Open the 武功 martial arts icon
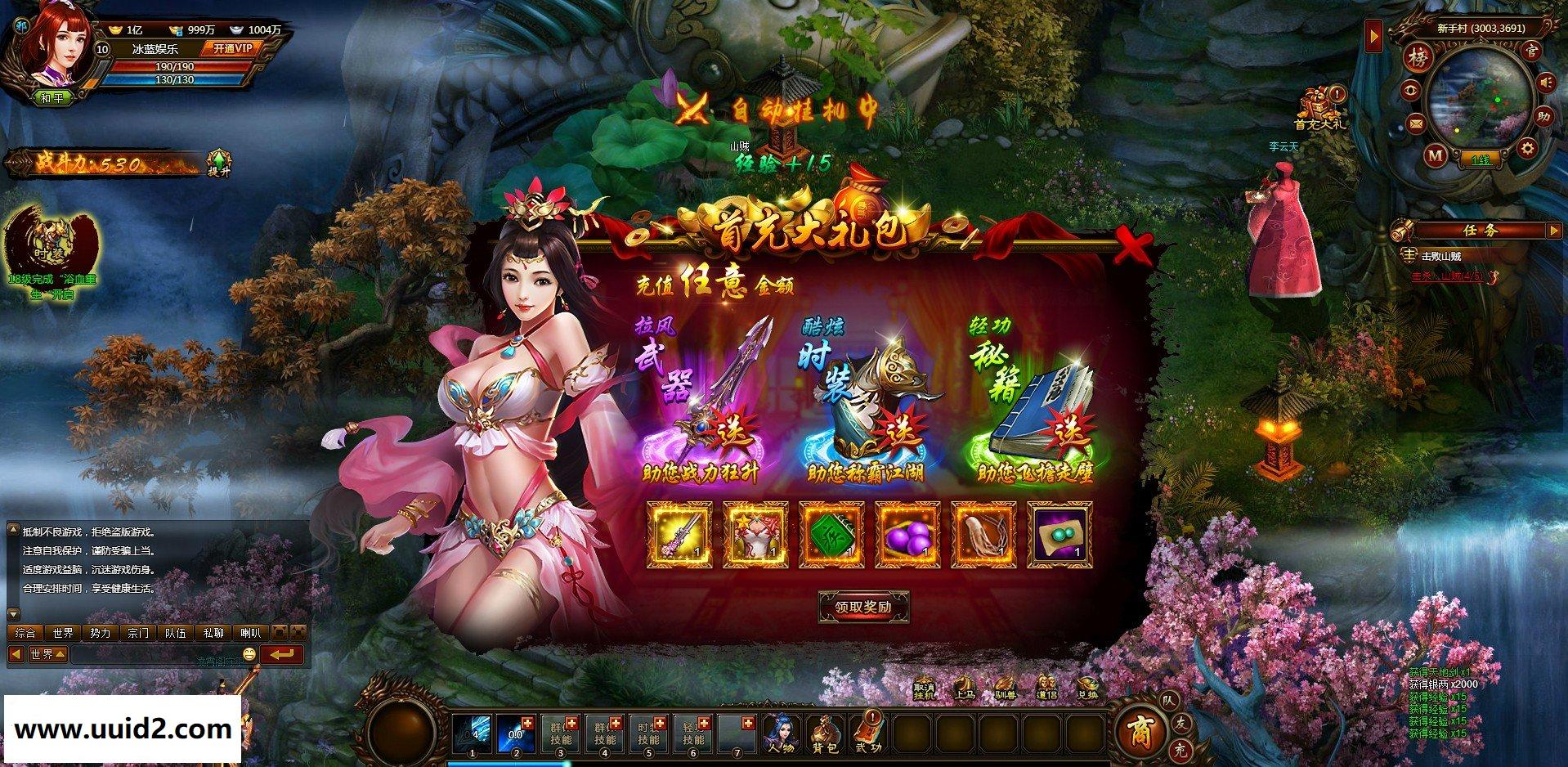1568x767 pixels. click(x=868, y=733)
